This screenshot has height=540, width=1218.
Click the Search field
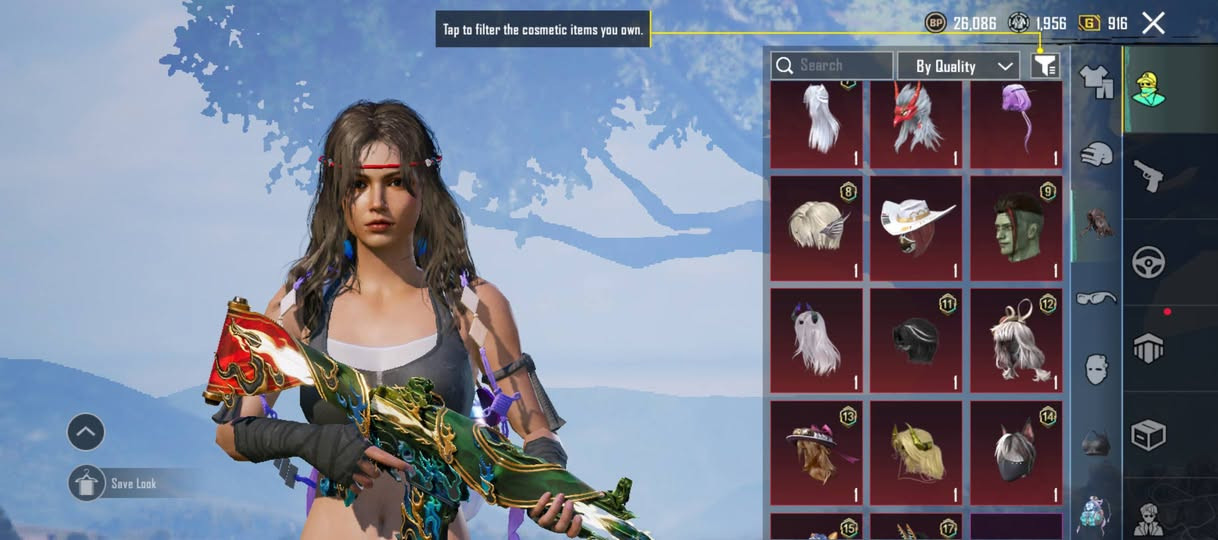832,66
